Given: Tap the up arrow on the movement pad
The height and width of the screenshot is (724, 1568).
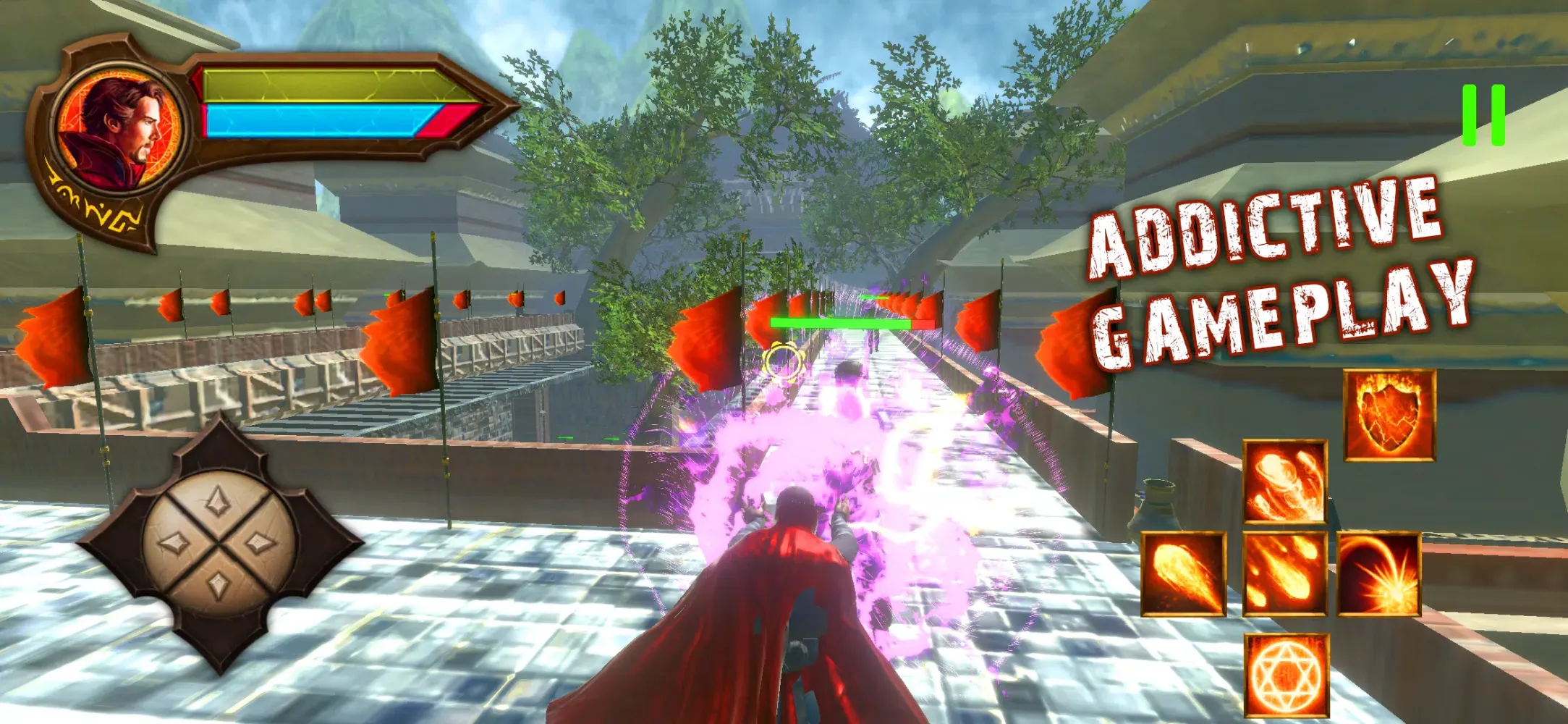Looking at the screenshot, I should click(217, 500).
